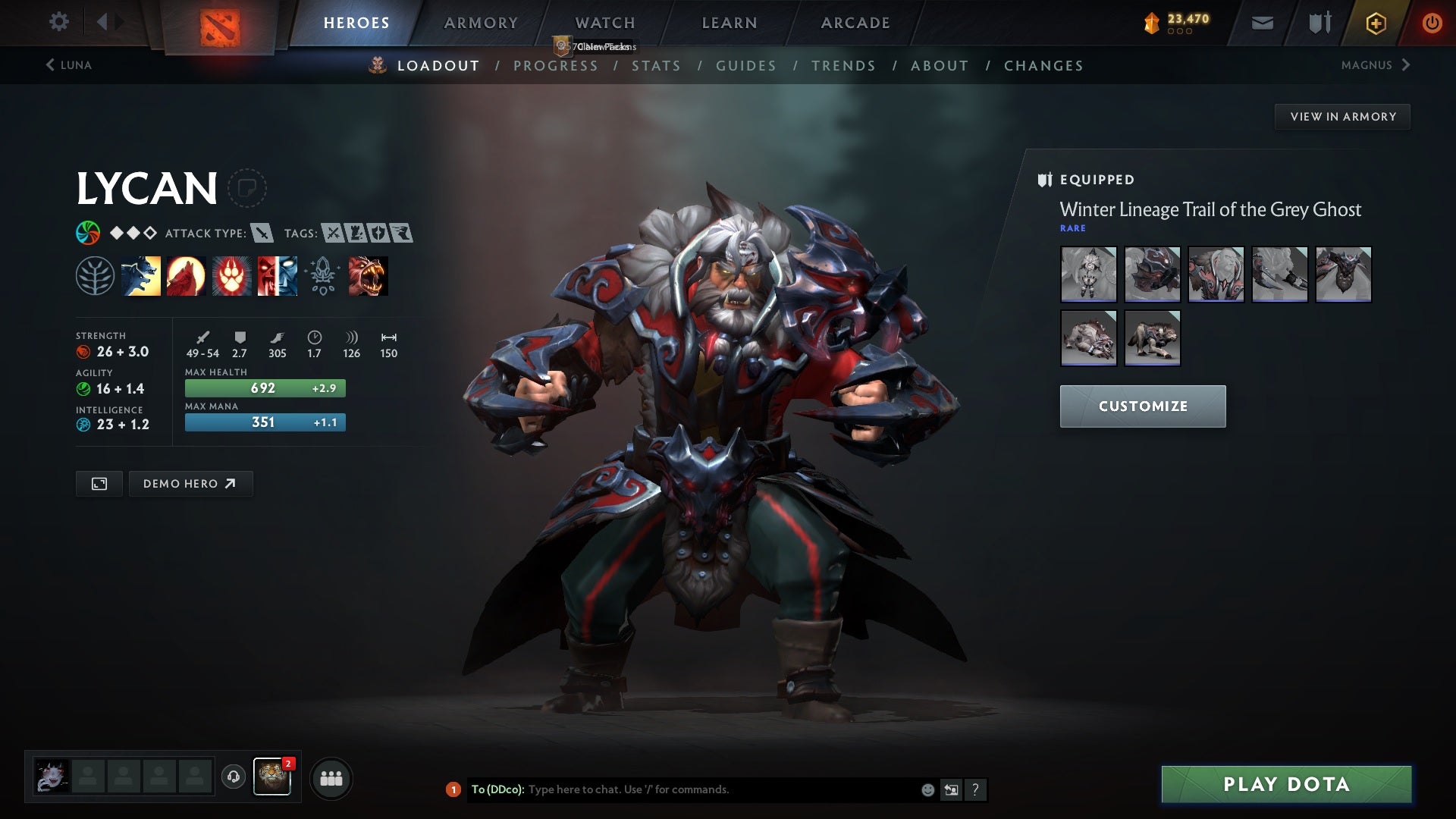The height and width of the screenshot is (819, 1456).
Task: Open the settings gear icon
Action: (59, 22)
